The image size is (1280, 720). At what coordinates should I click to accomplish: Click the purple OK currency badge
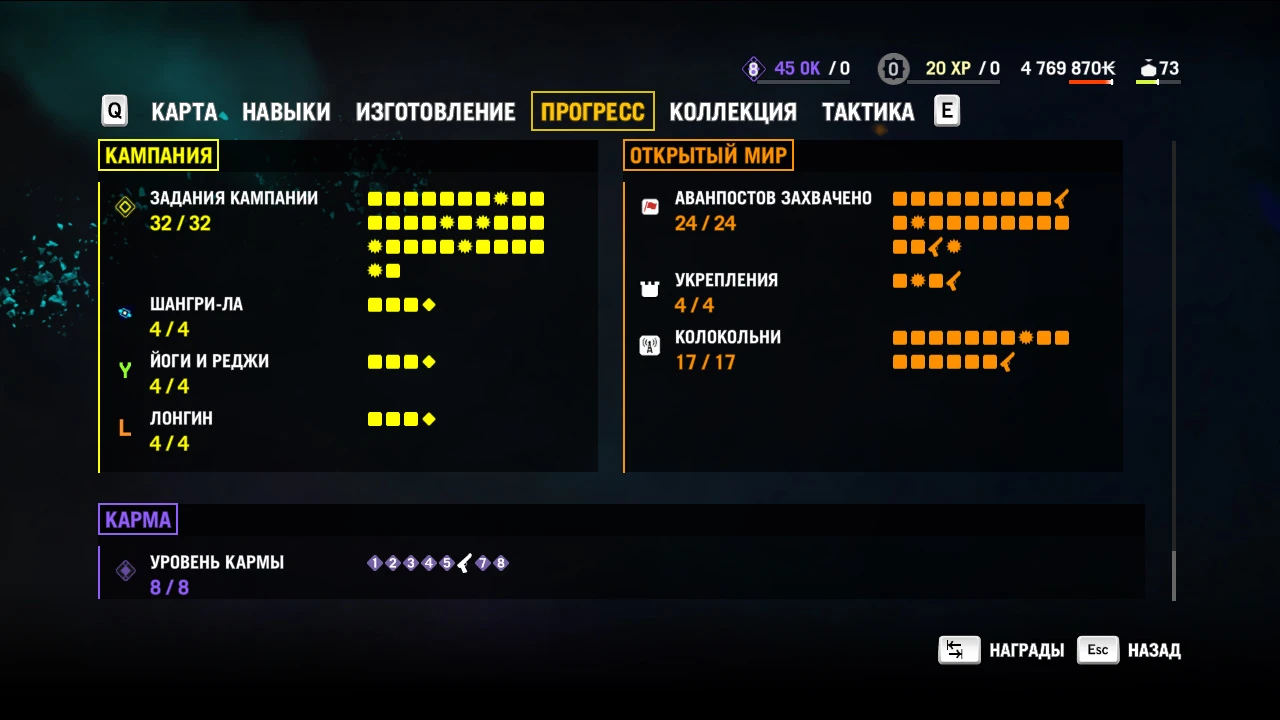(753, 68)
